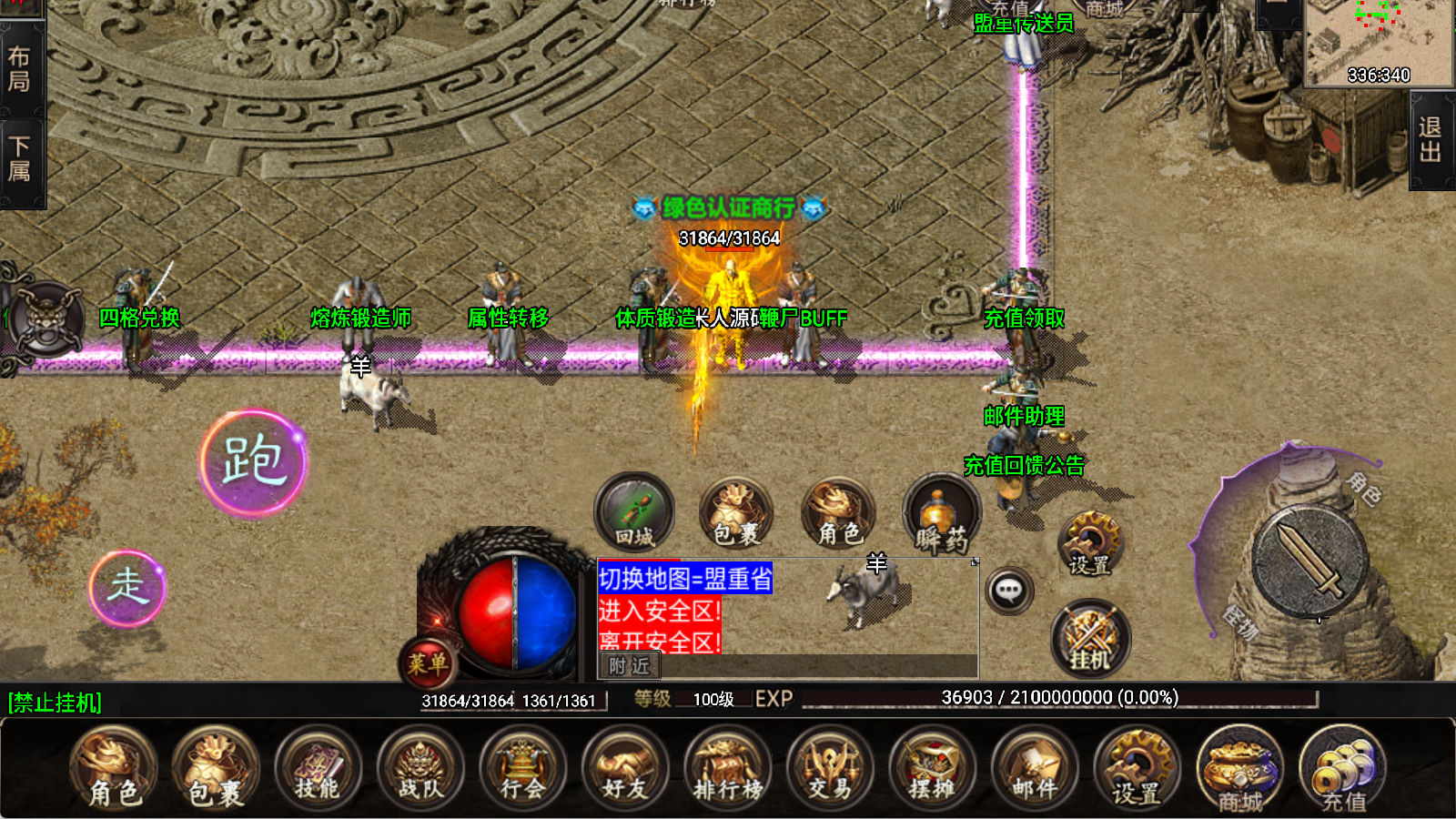
Task: Open the 行会 guild menu
Action: 522,769
